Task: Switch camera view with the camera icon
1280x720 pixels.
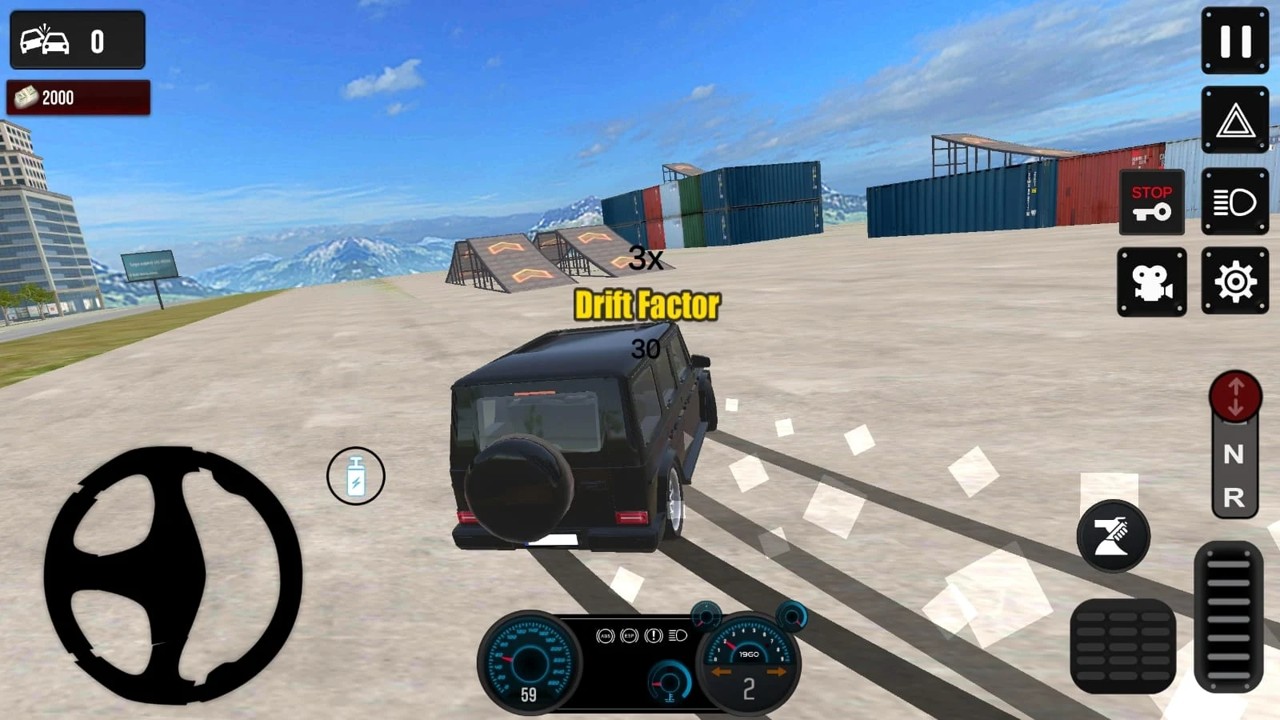Action: [x=1151, y=281]
